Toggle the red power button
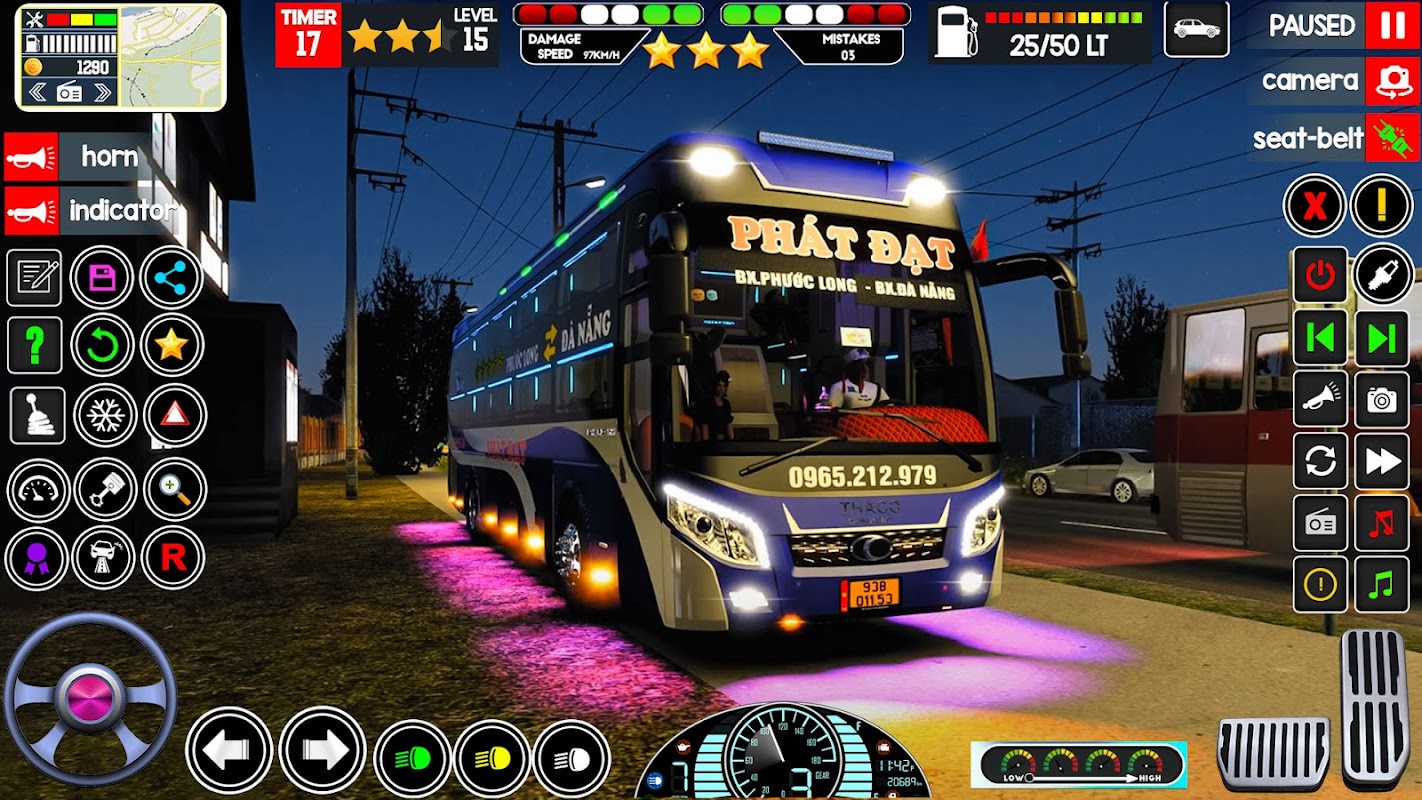 (x=1320, y=275)
